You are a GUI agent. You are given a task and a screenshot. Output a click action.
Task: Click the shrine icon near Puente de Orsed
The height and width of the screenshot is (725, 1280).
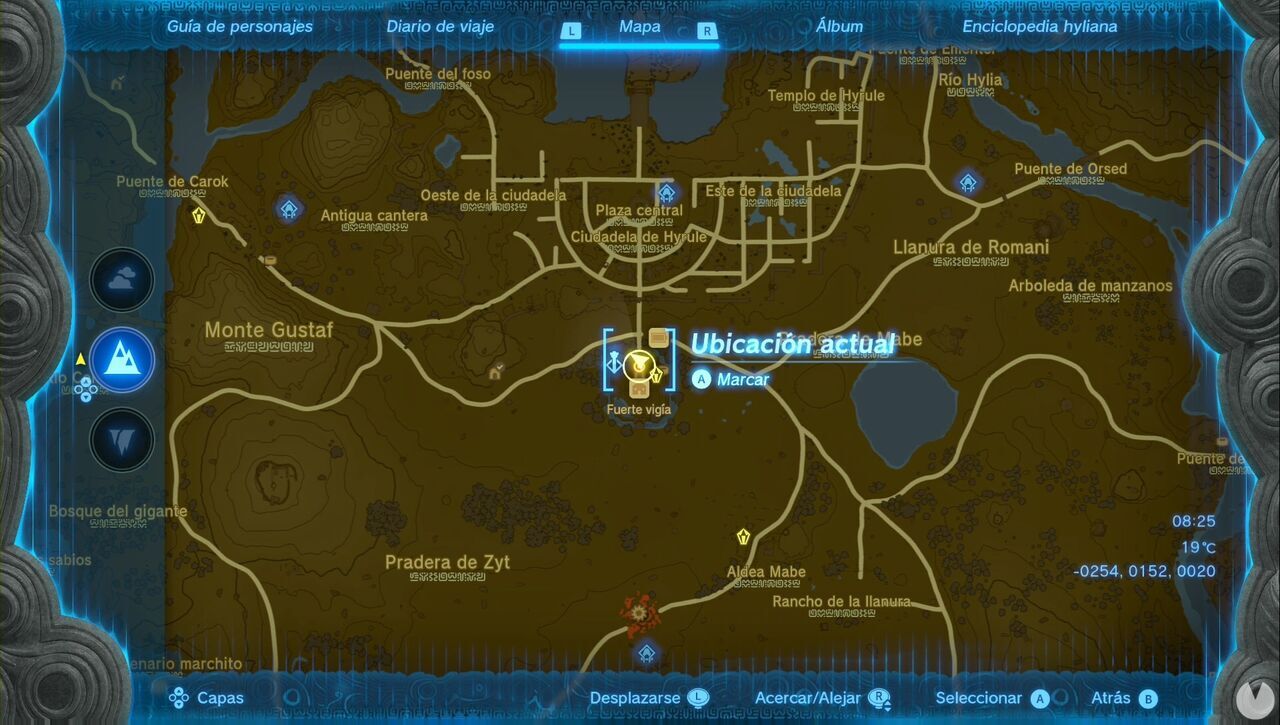966,181
